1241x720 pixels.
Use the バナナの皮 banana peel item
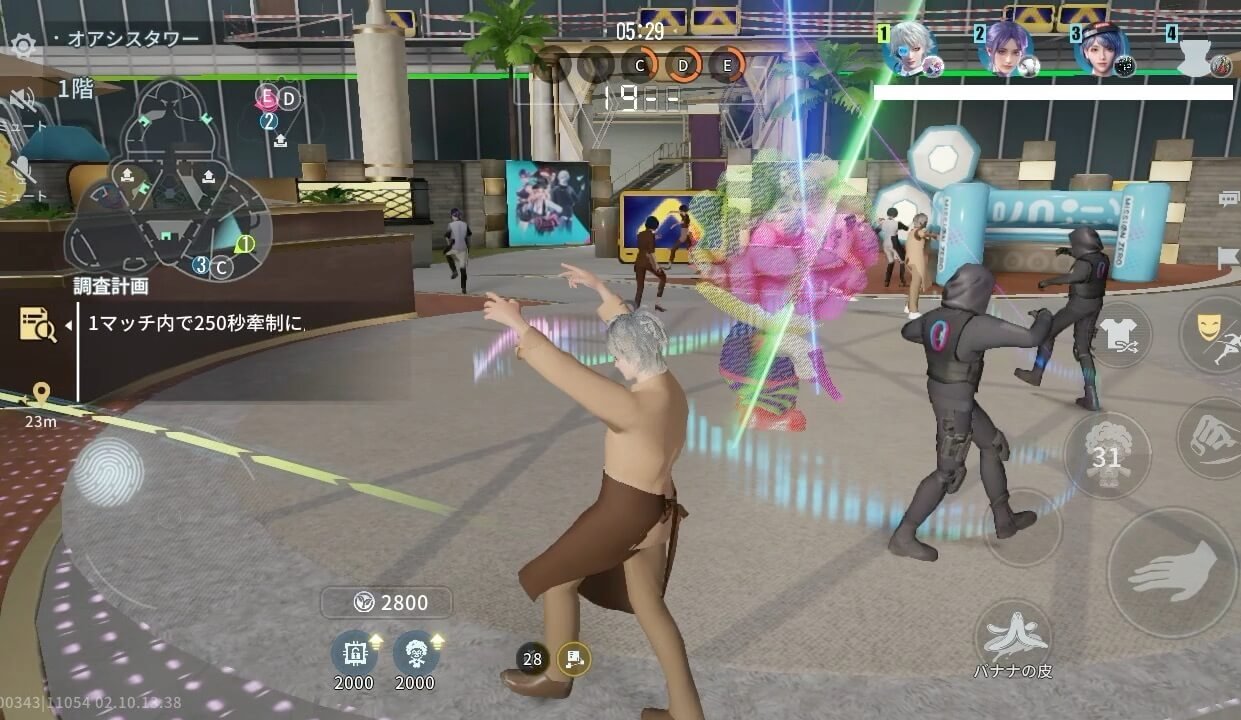(1013, 637)
